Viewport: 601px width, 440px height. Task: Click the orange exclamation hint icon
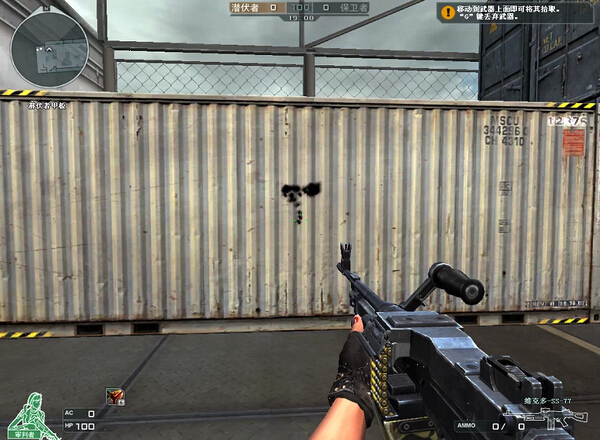(447, 13)
